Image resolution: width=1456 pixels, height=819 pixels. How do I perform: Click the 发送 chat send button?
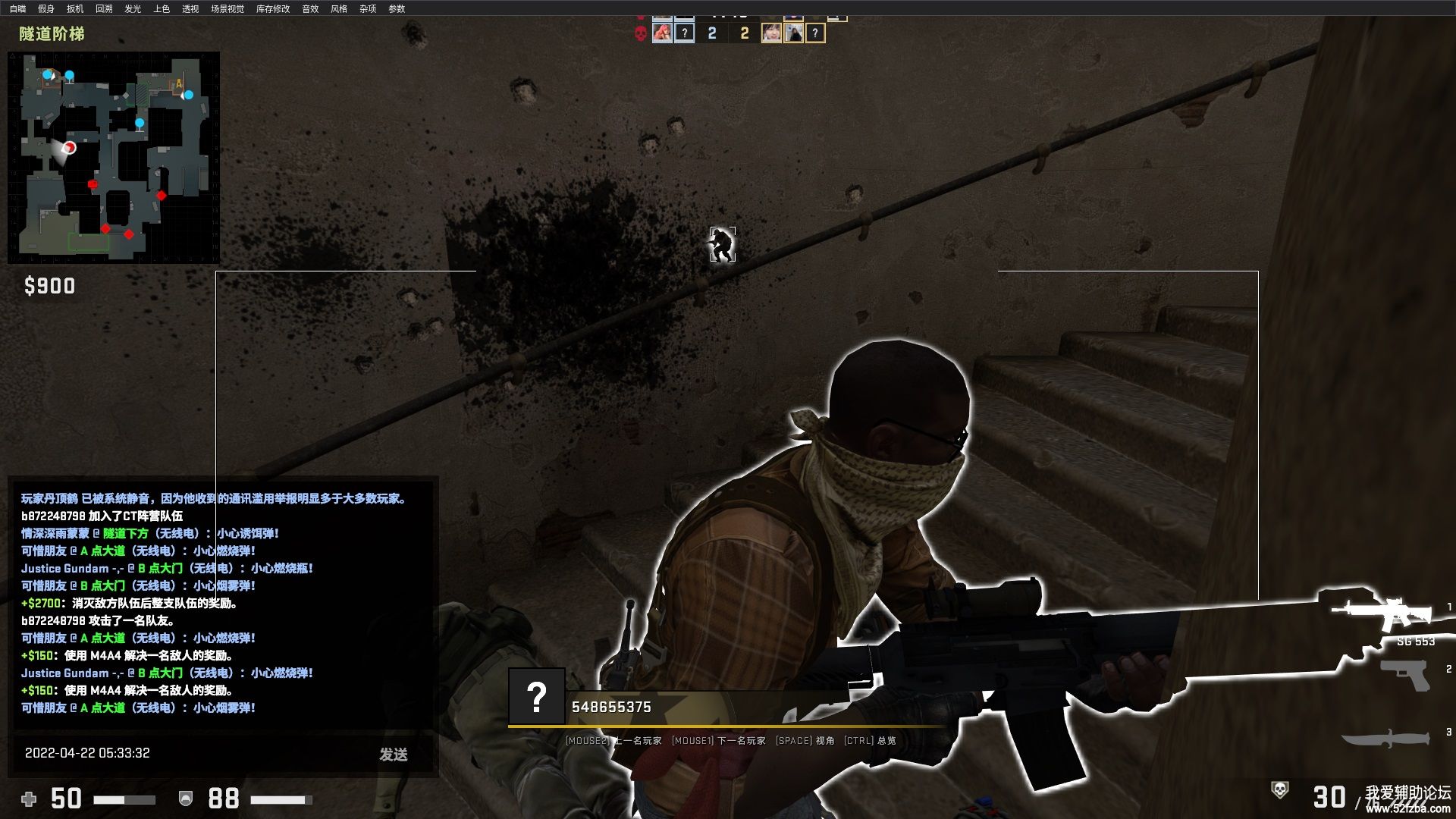coord(394,755)
